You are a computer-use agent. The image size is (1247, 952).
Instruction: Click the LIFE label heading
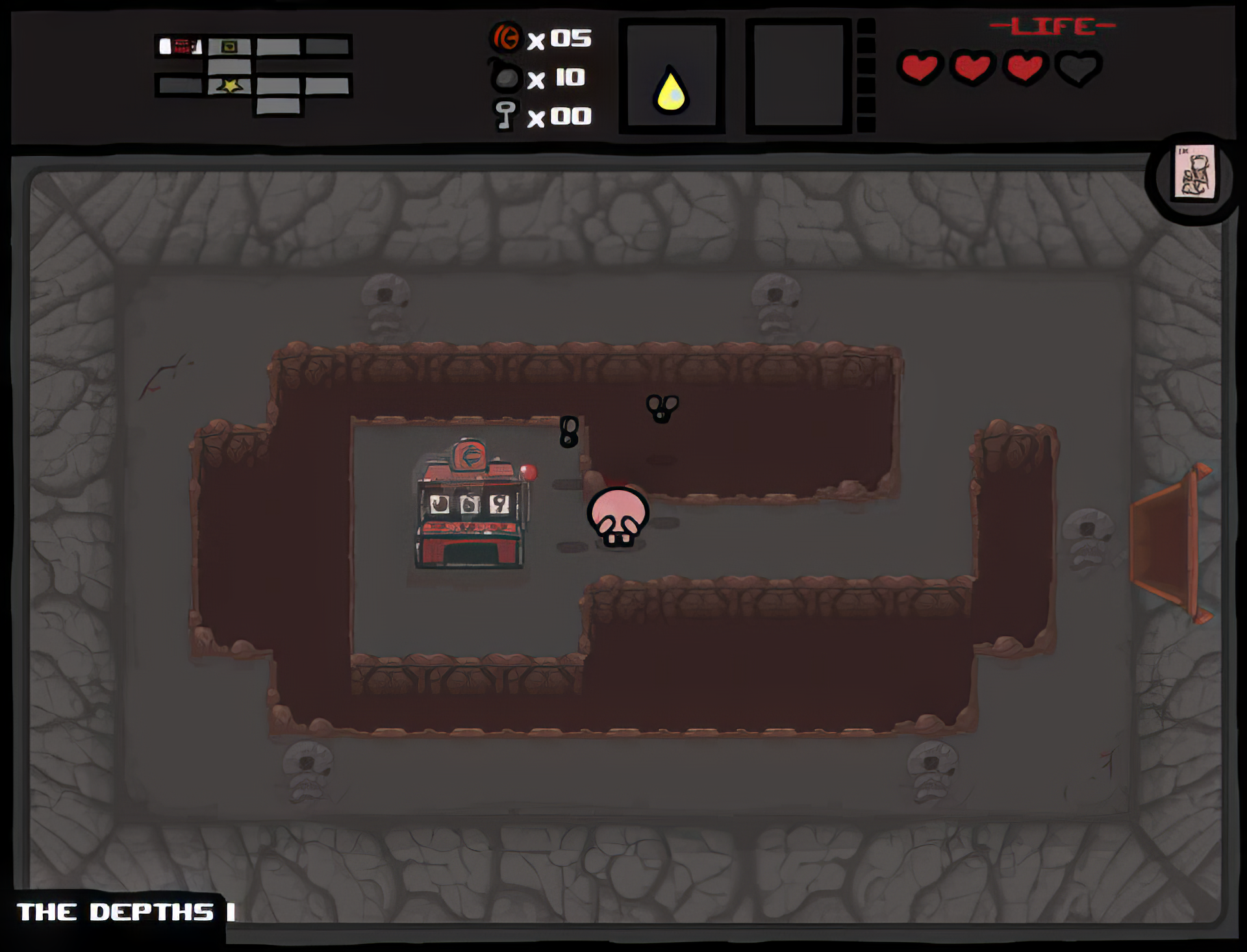(1052, 26)
